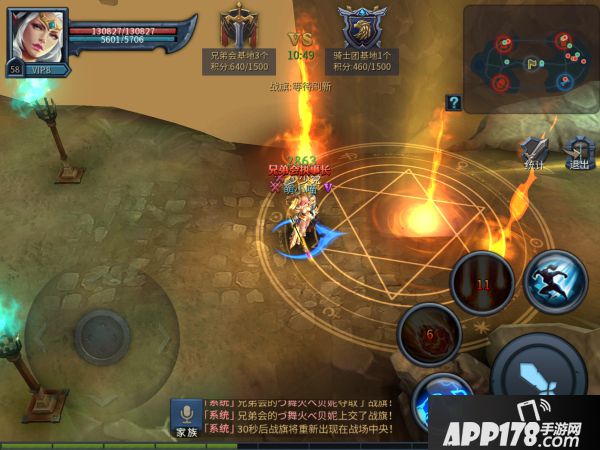Activate the sprinting figure dash skill
The height and width of the screenshot is (450, 600).
(x=555, y=281)
